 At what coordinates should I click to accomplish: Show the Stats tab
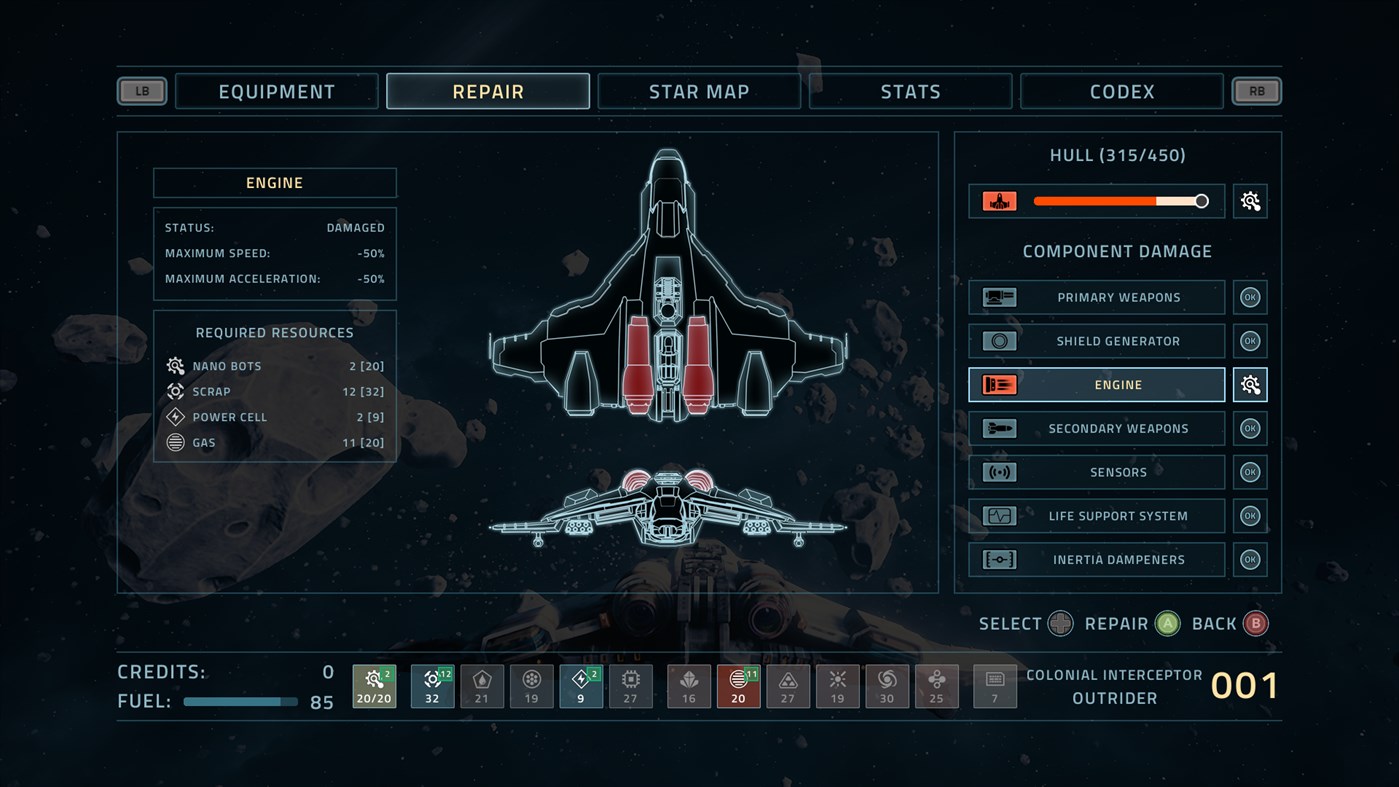910,91
